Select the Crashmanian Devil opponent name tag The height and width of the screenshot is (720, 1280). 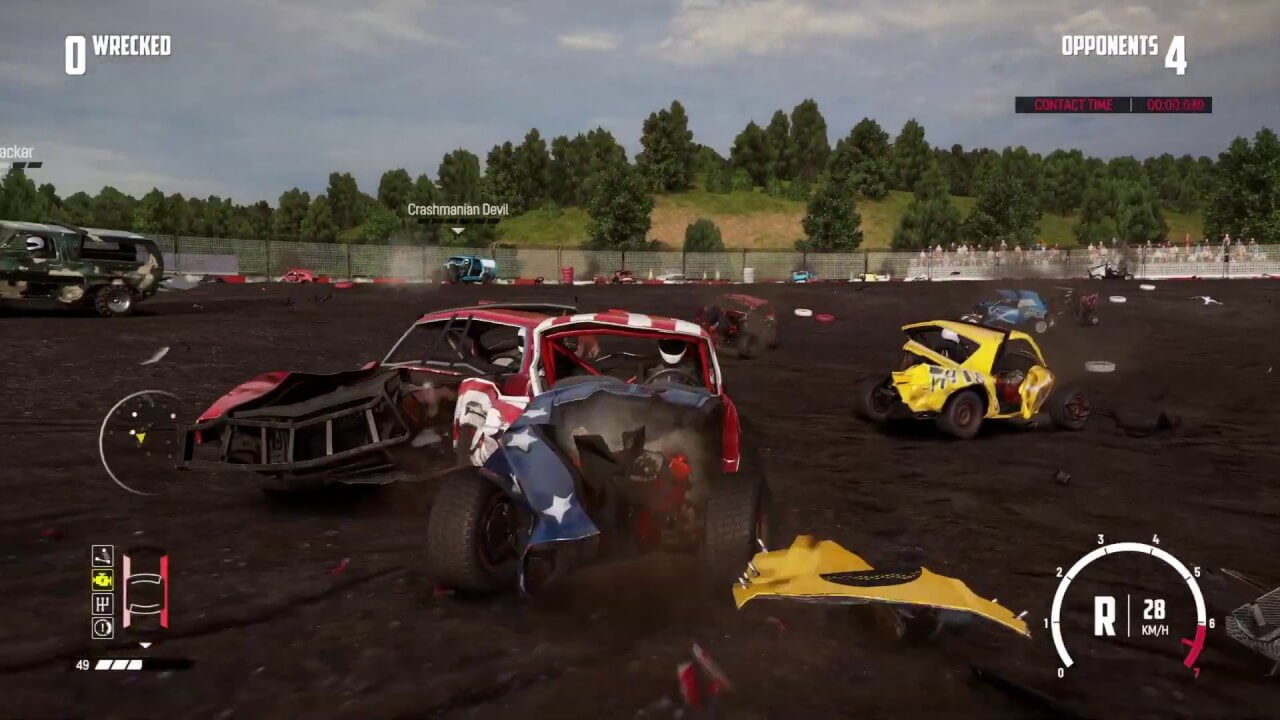click(x=457, y=210)
